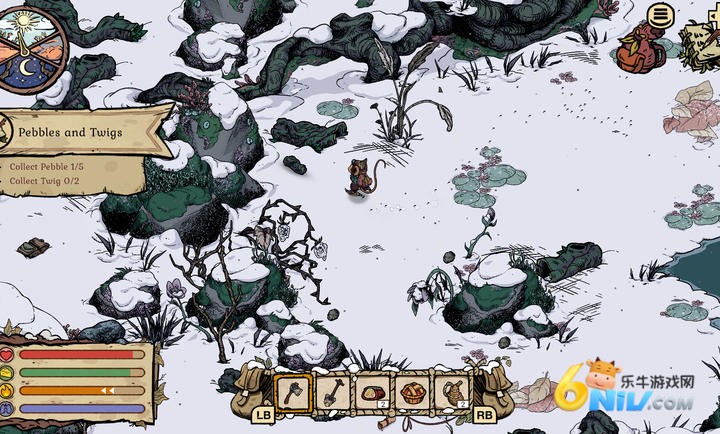Select the shovel hotbar slot
The image size is (720, 434).
[333, 392]
